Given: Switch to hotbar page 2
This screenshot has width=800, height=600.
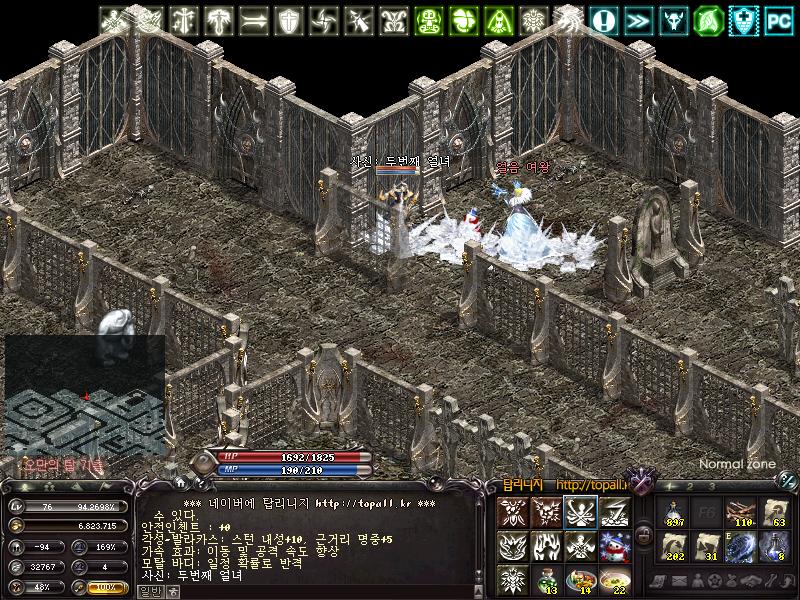Looking at the screenshot, I should 690,486.
